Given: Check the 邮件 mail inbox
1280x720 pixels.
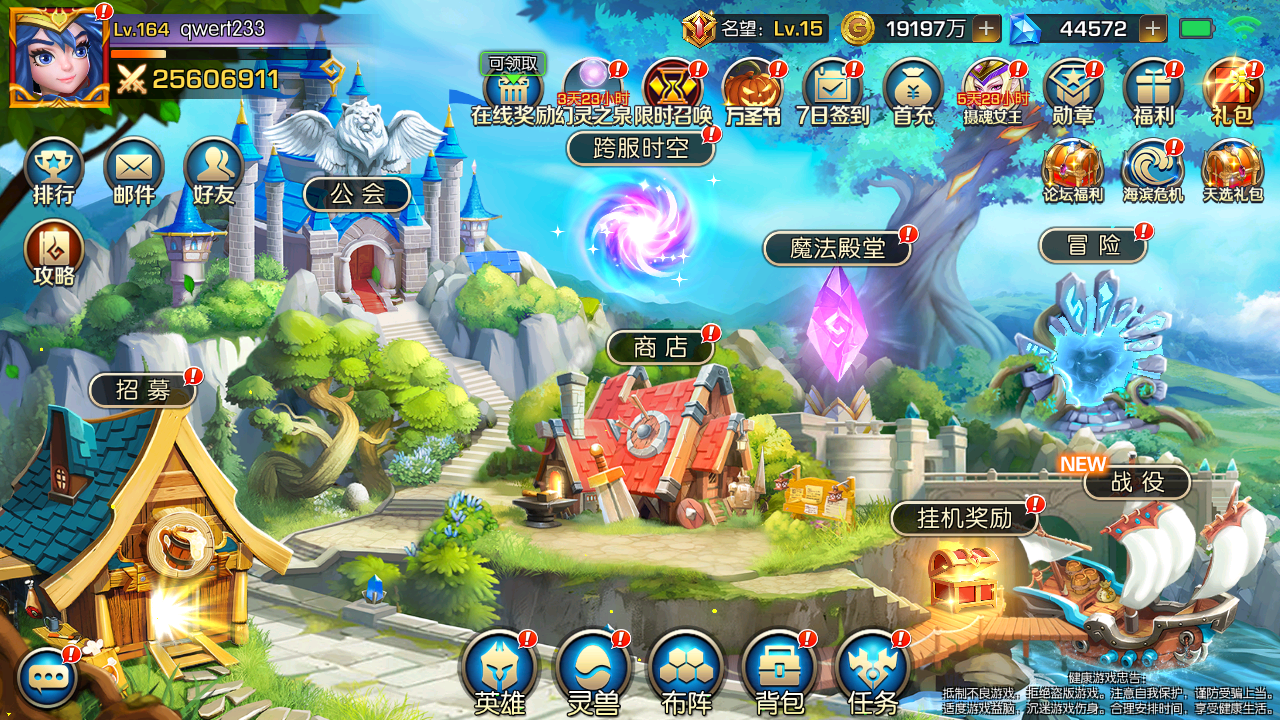Looking at the screenshot, I should click(x=133, y=168).
